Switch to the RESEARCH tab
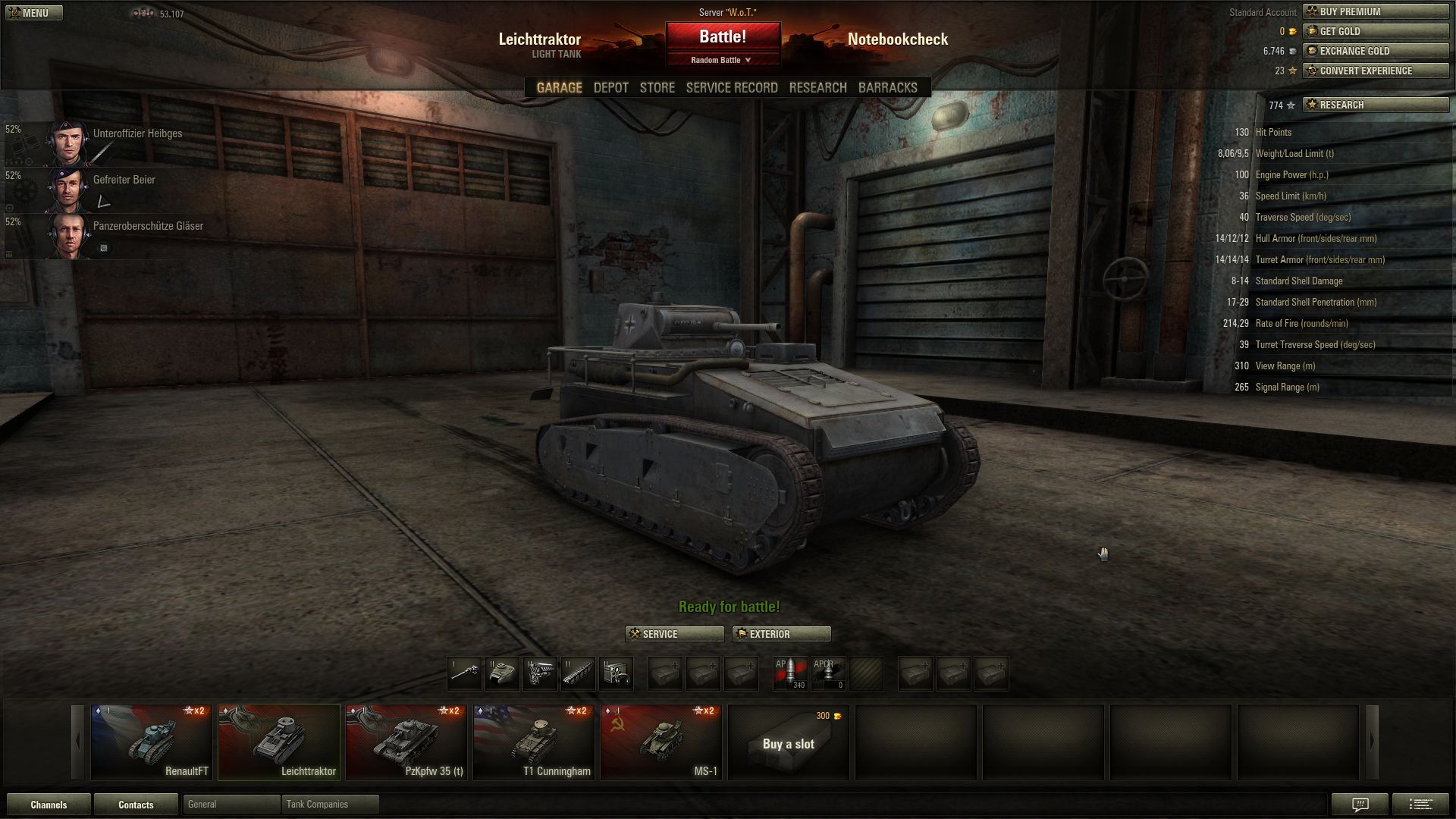 tap(817, 87)
